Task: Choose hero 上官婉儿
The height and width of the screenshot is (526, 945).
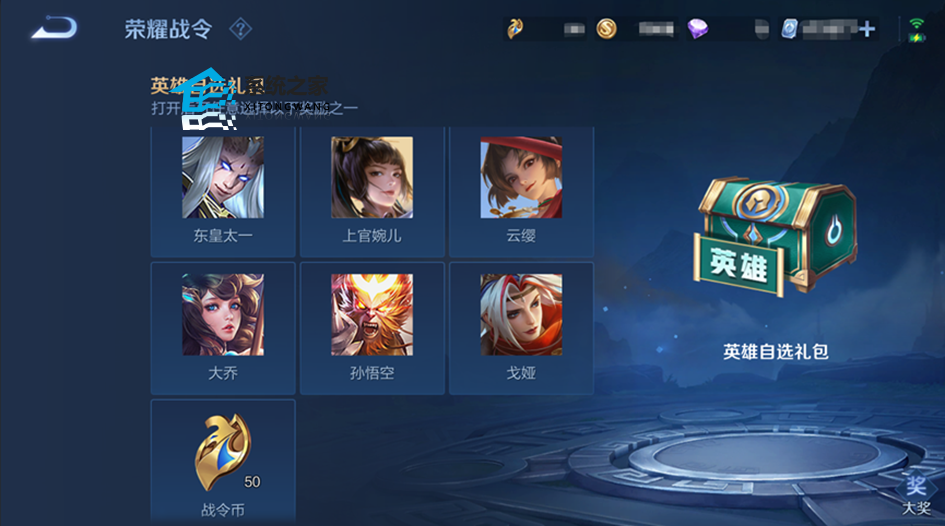Action: [372, 188]
